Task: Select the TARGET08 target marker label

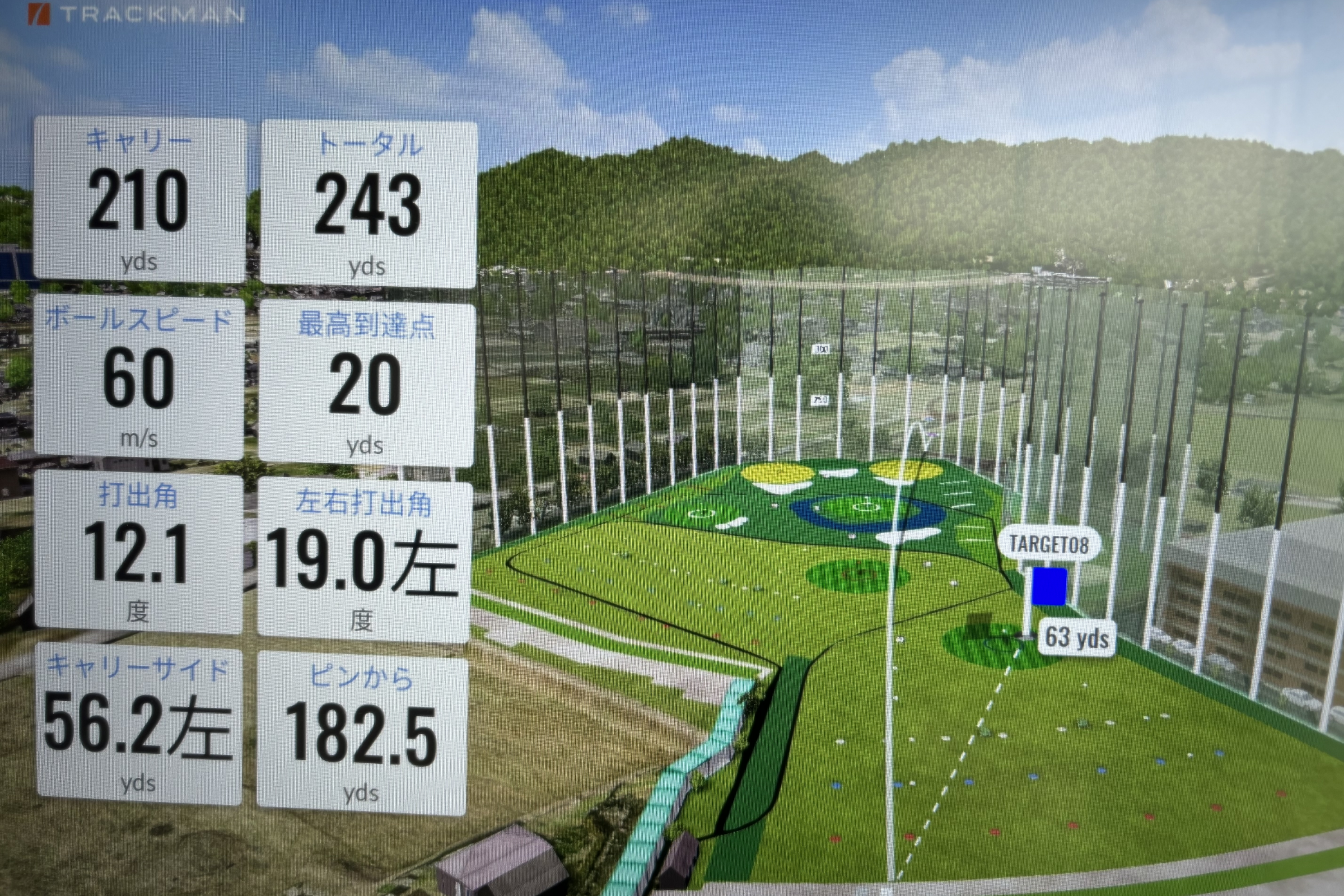Action: coord(1048,544)
